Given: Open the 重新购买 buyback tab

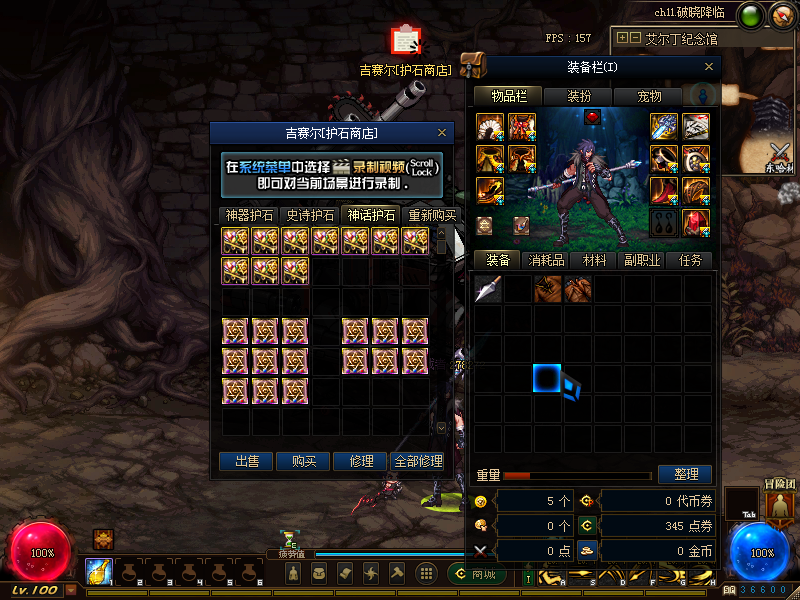Looking at the screenshot, I should click(x=431, y=215).
